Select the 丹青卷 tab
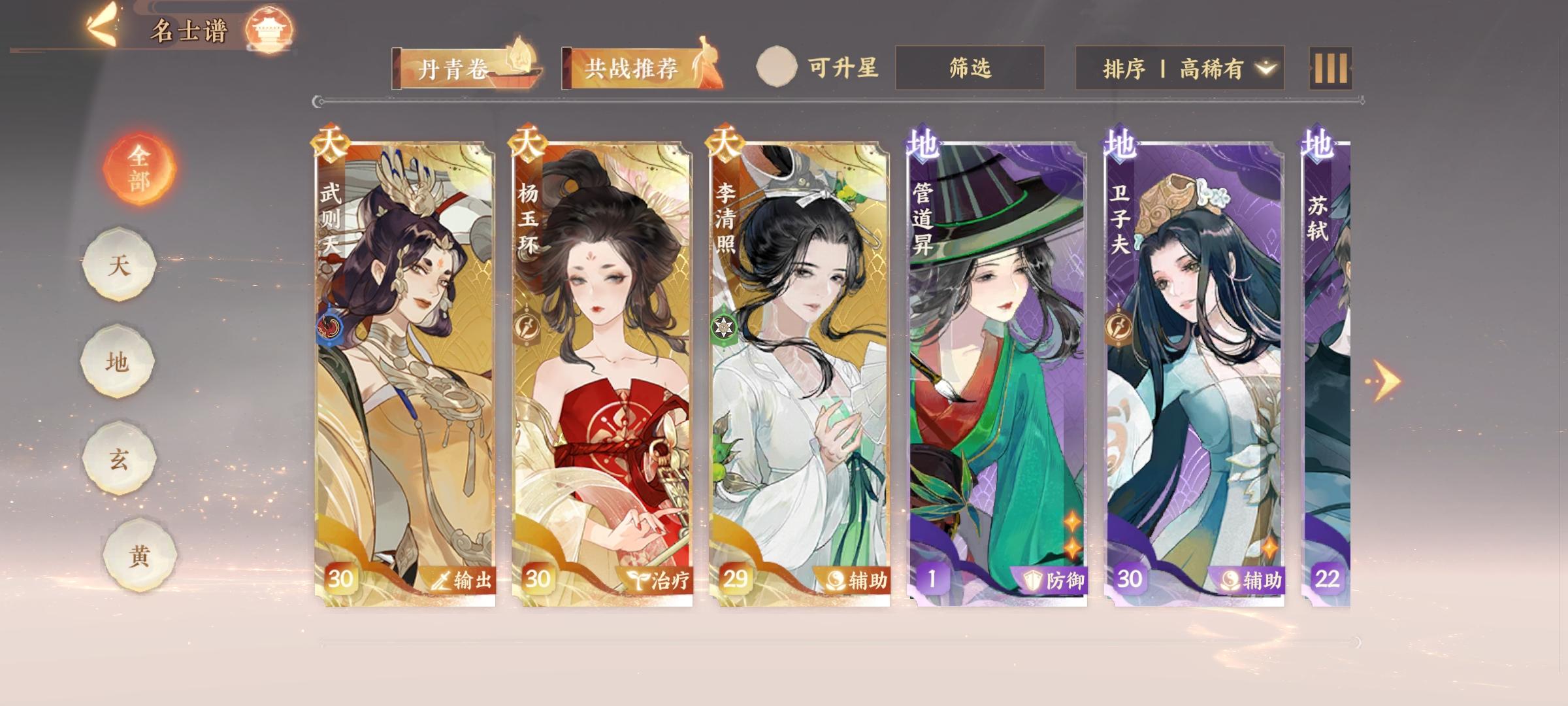 pos(457,67)
